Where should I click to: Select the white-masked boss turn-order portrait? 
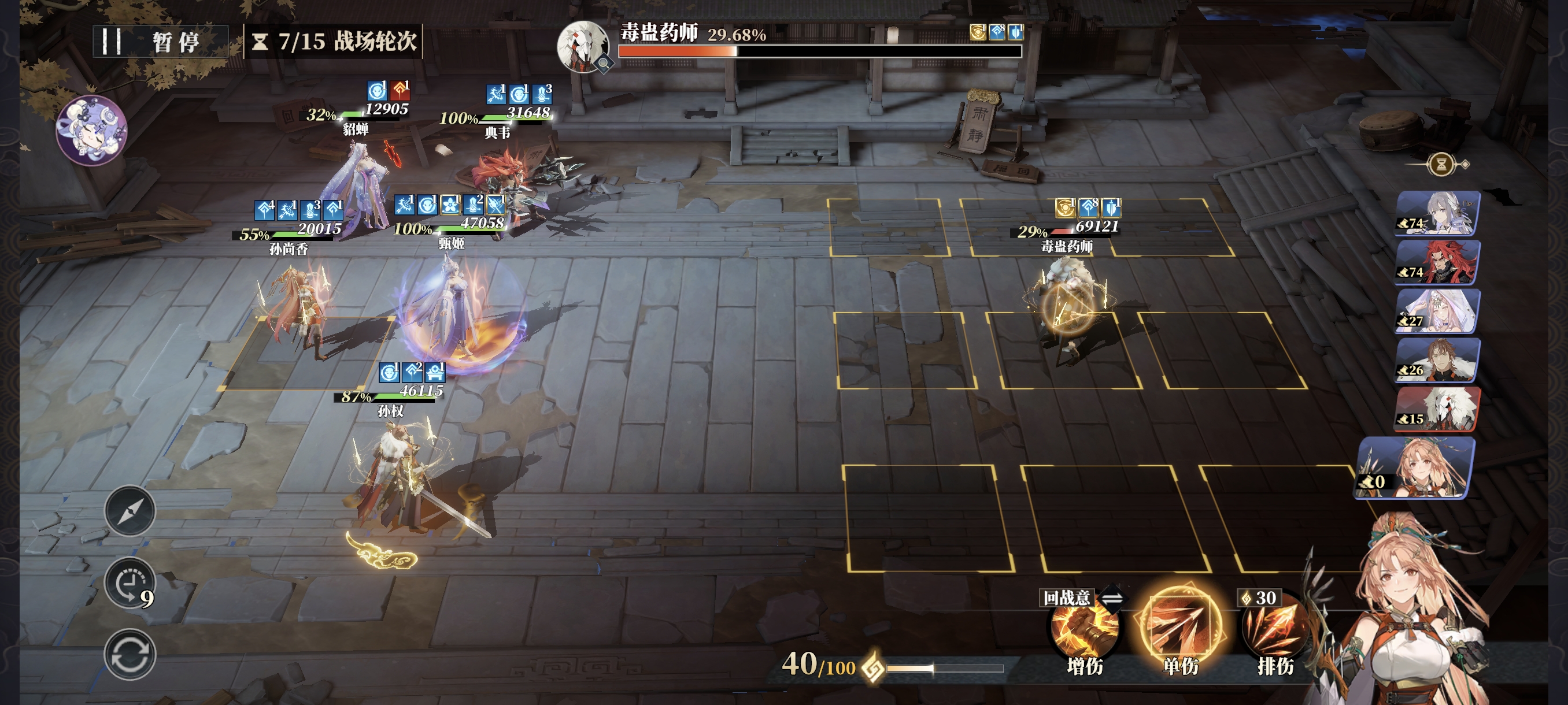1437,409
